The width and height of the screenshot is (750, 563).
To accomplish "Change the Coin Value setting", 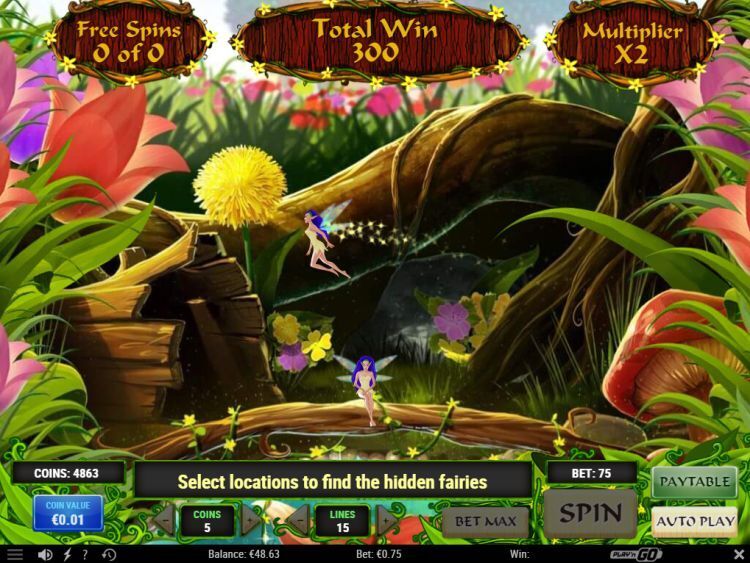I will [x=68, y=512].
